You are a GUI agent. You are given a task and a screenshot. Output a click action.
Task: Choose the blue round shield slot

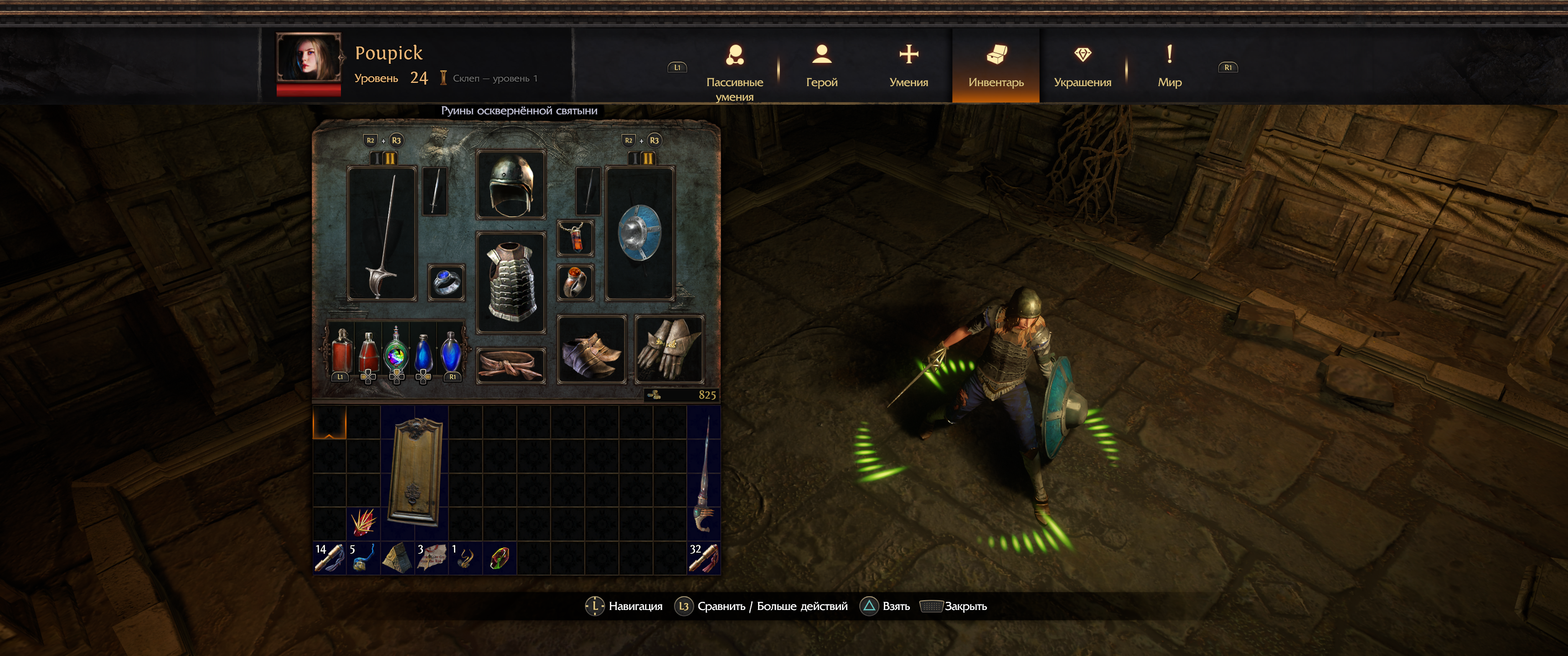pyautogui.click(x=639, y=234)
